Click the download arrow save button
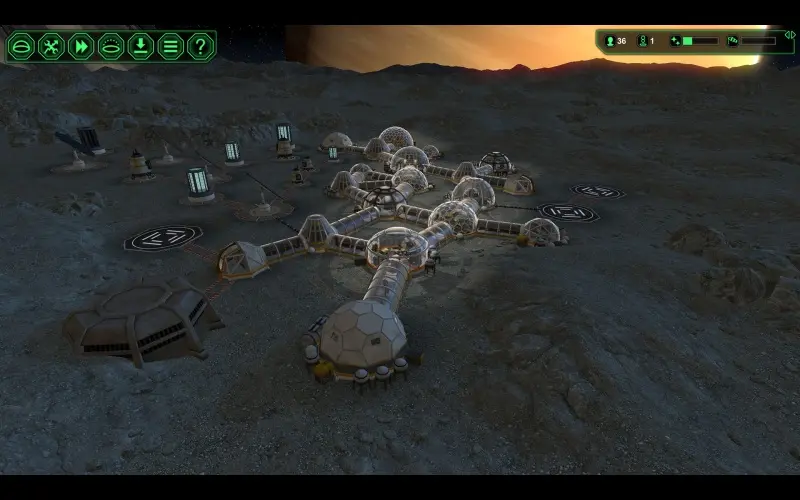The height and width of the screenshot is (500, 800). pyautogui.click(x=141, y=46)
